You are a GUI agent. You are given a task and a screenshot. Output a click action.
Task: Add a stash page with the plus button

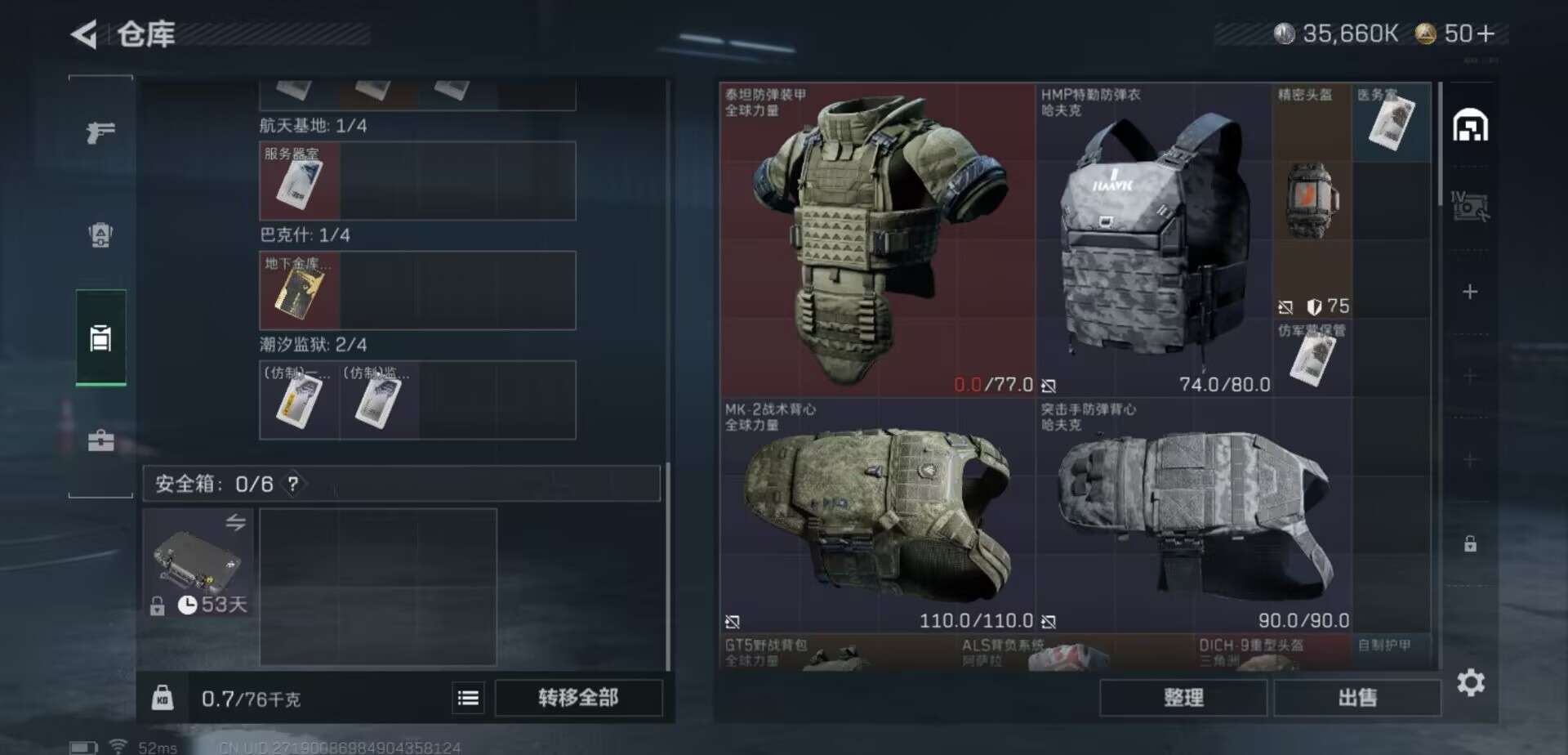click(1469, 292)
